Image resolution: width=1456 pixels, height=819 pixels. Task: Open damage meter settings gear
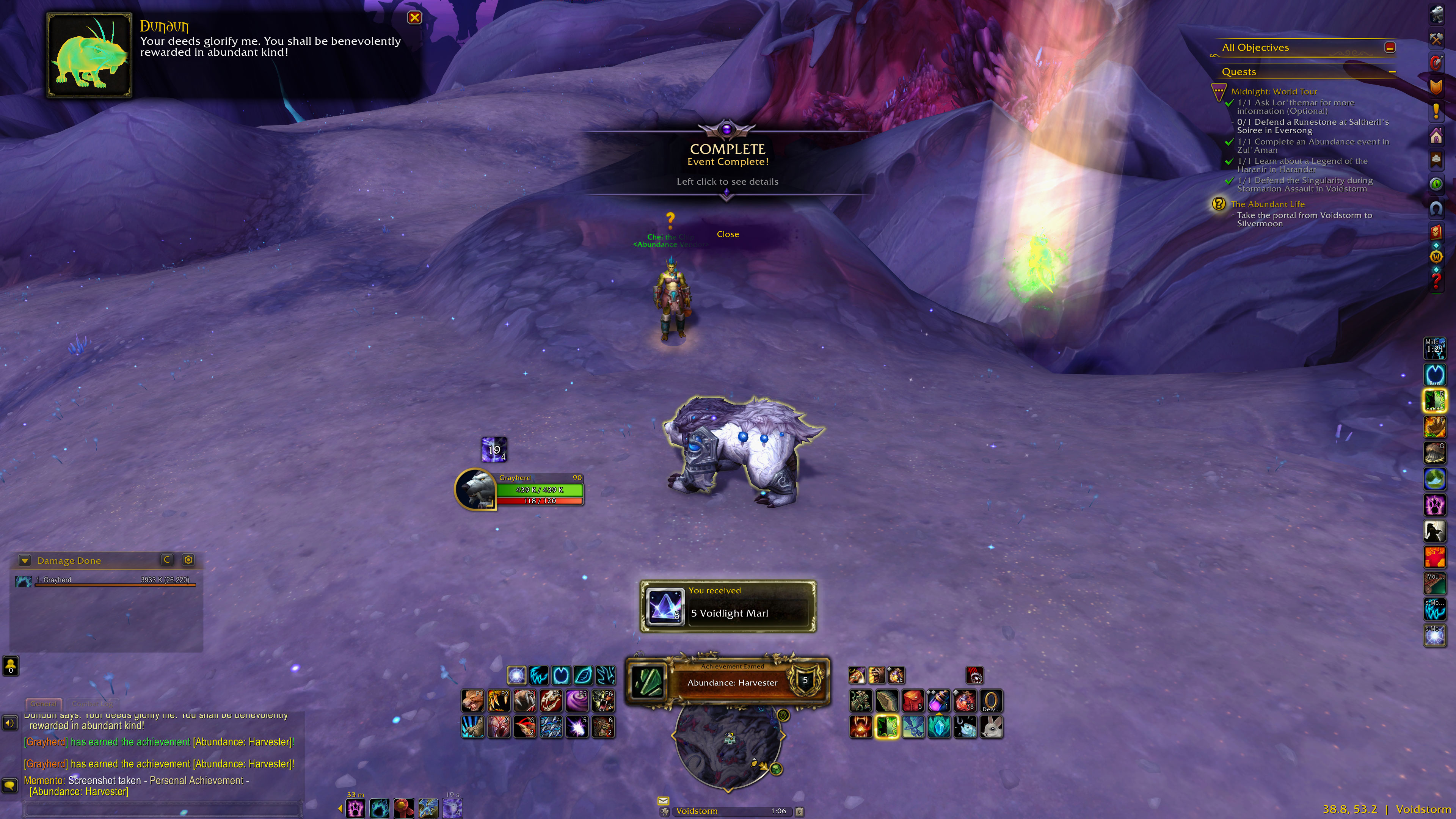pyautogui.click(x=188, y=560)
